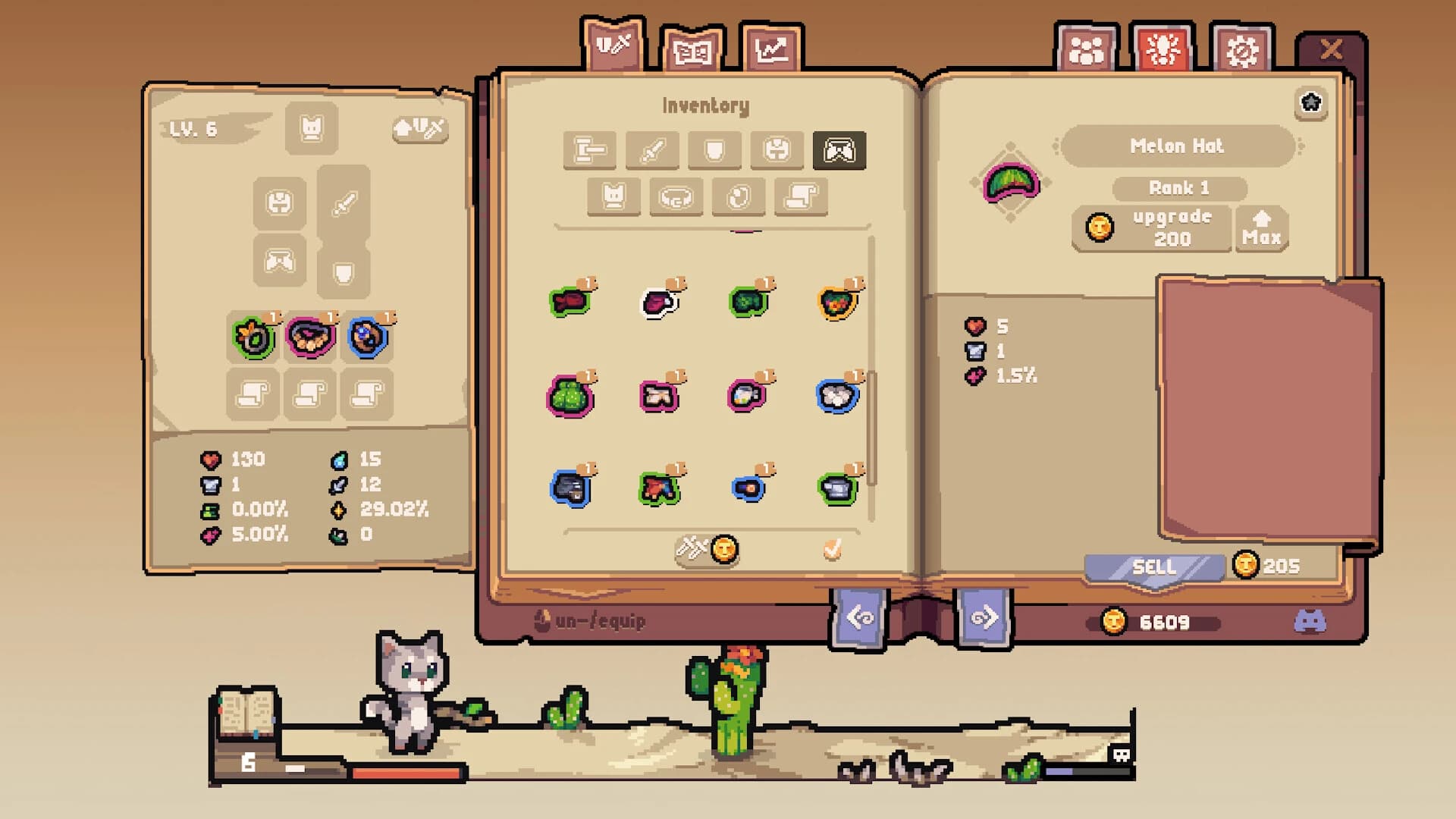Select the shield category filter
The height and width of the screenshot is (819, 1456).
pyautogui.click(x=713, y=149)
